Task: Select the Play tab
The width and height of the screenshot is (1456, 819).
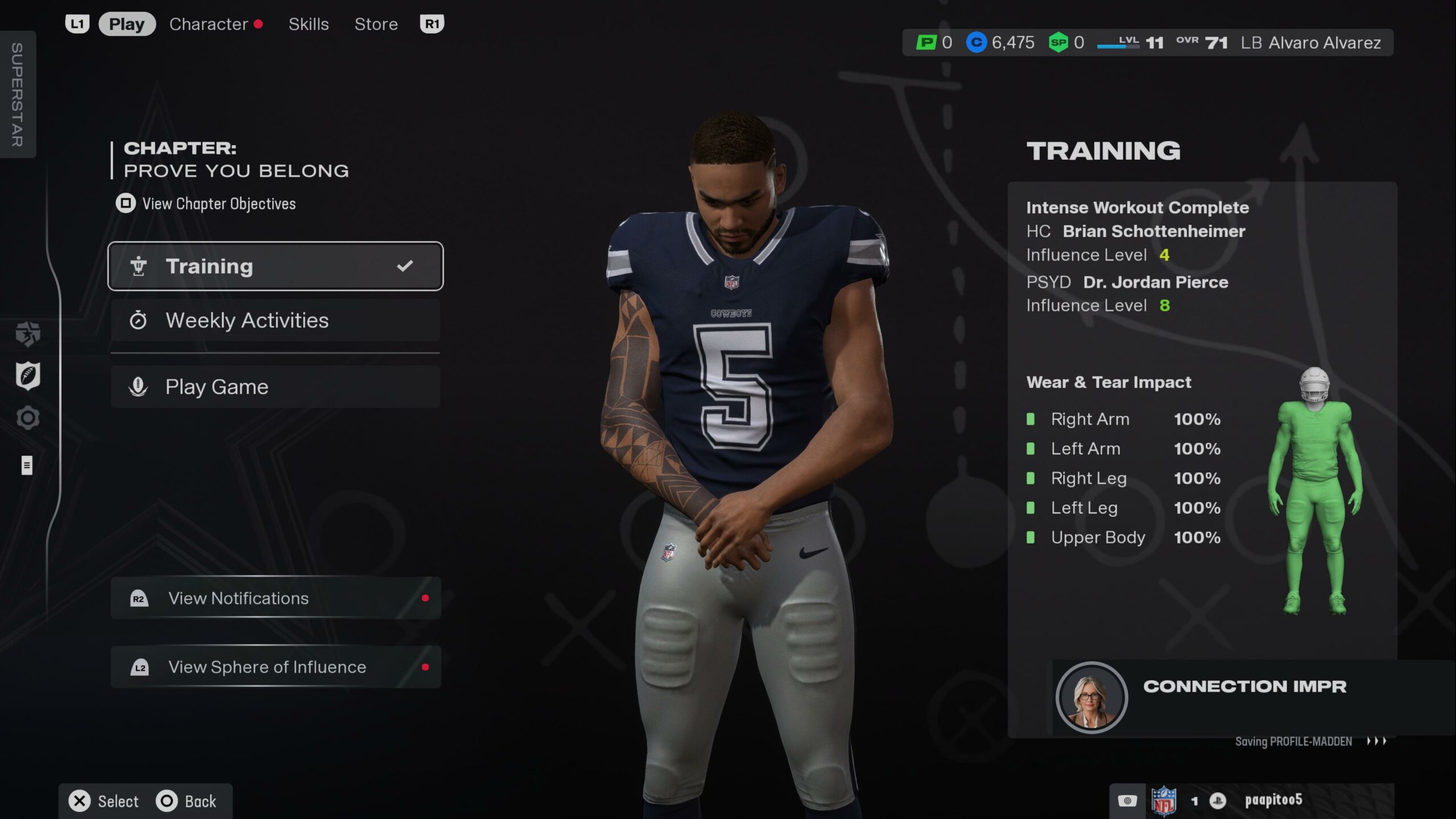Action: click(127, 24)
